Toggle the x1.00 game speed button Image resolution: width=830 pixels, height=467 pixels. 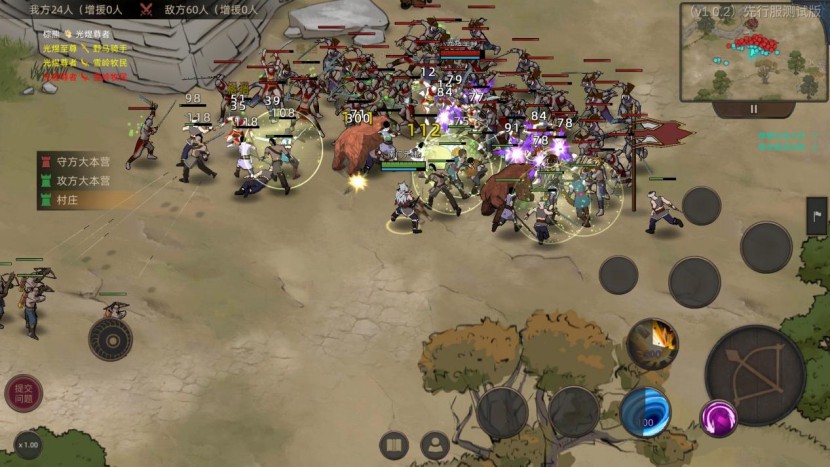pyautogui.click(x=28, y=444)
